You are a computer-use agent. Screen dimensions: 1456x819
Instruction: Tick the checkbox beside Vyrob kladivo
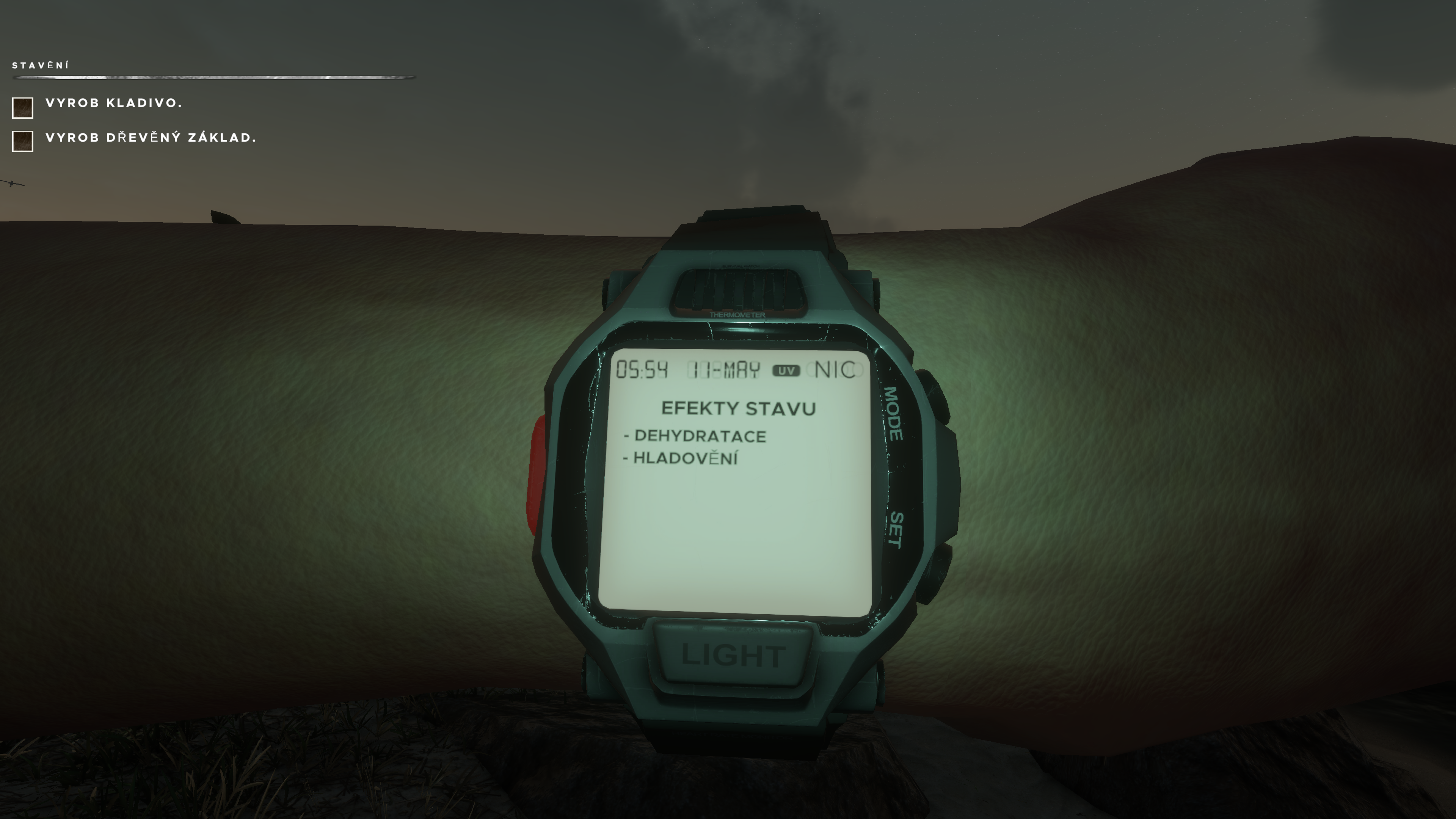pos(23,107)
